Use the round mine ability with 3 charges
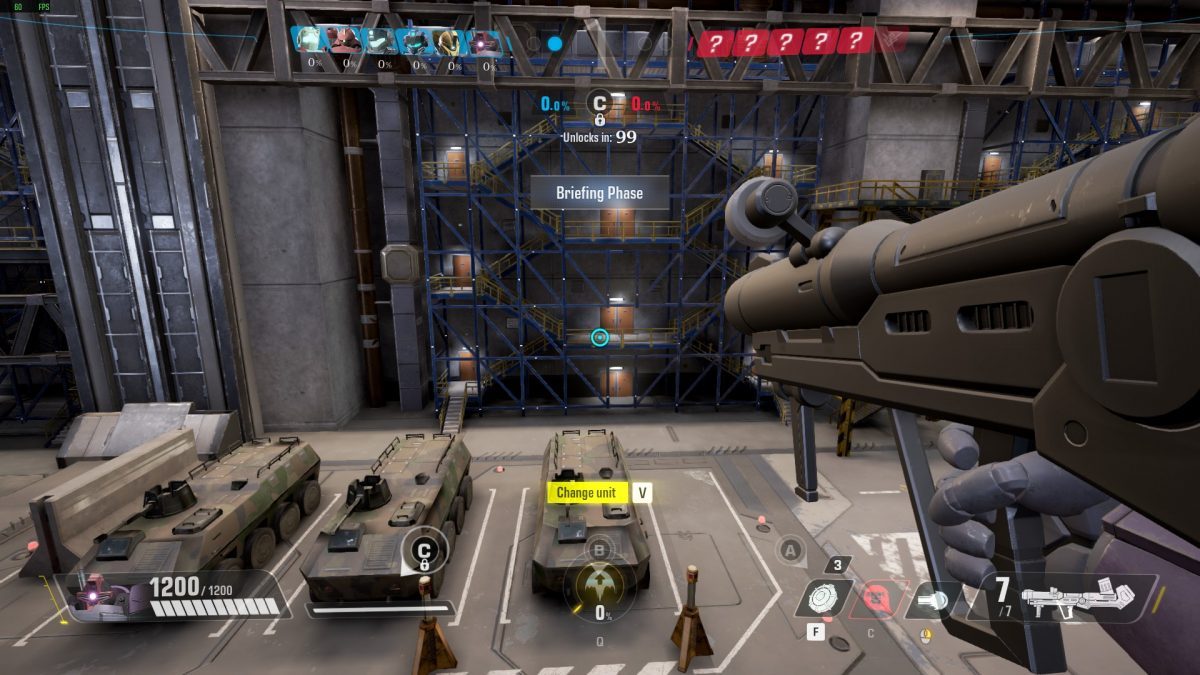 pos(824,598)
